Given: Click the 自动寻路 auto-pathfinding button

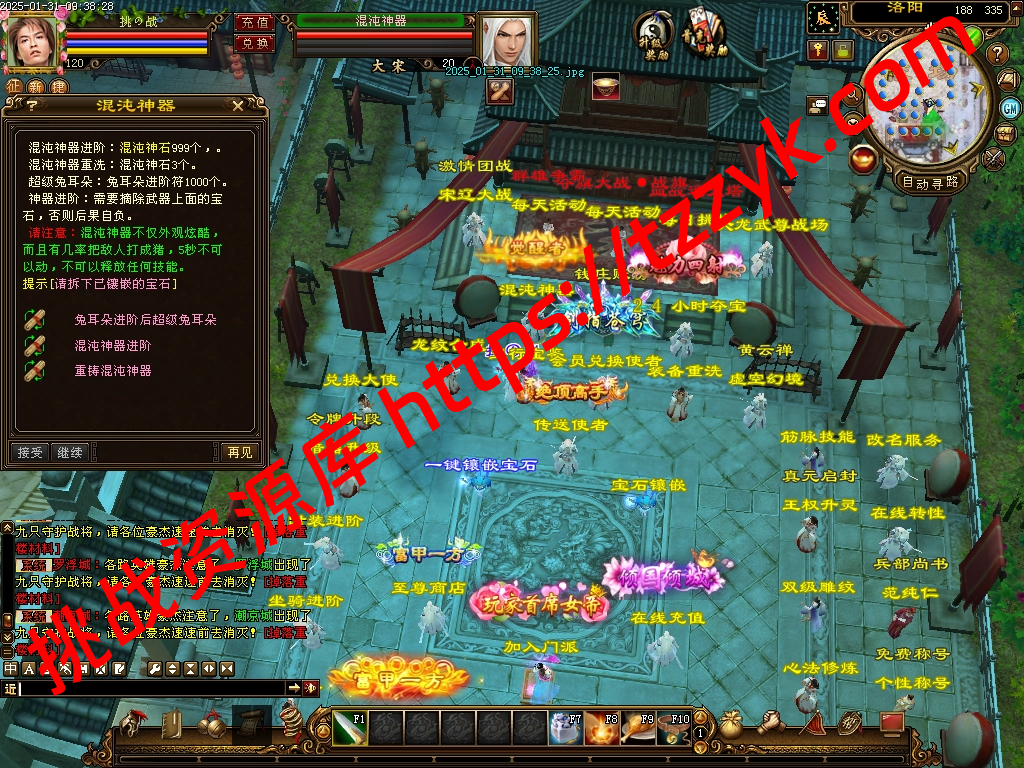Looking at the screenshot, I should 930,182.
